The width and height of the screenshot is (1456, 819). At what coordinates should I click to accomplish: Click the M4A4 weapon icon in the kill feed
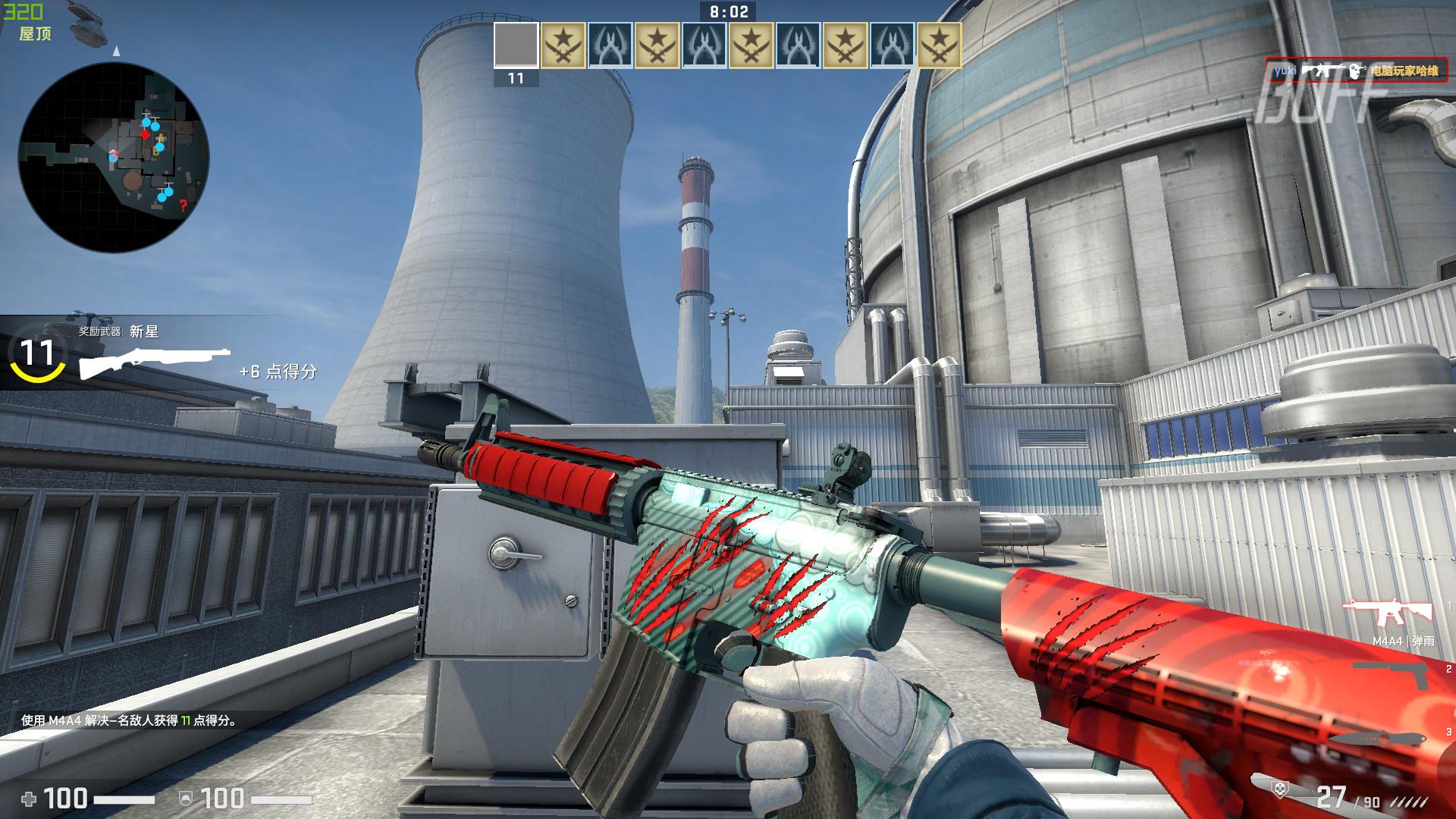(1323, 71)
